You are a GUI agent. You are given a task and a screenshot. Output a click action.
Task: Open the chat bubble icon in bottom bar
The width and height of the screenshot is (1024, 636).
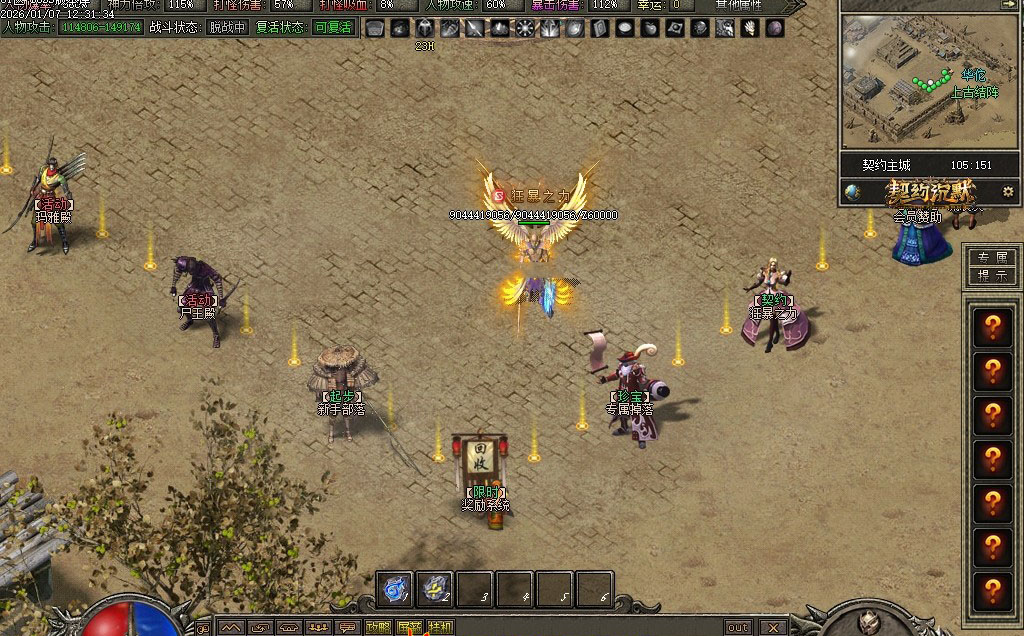tap(348, 628)
